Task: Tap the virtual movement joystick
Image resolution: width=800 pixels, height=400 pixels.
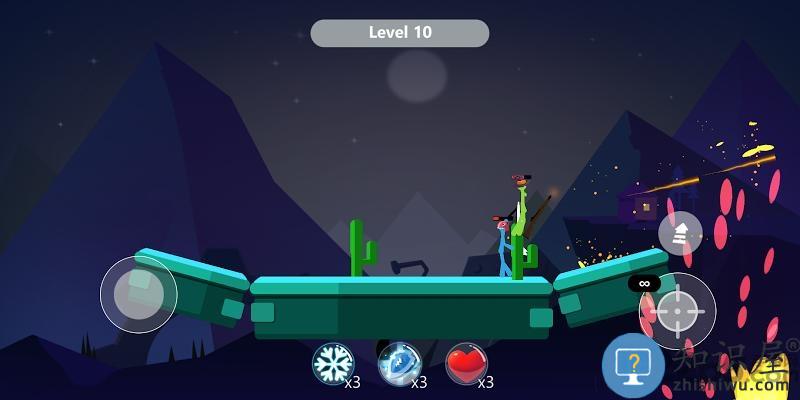Action: tap(138, 294)
